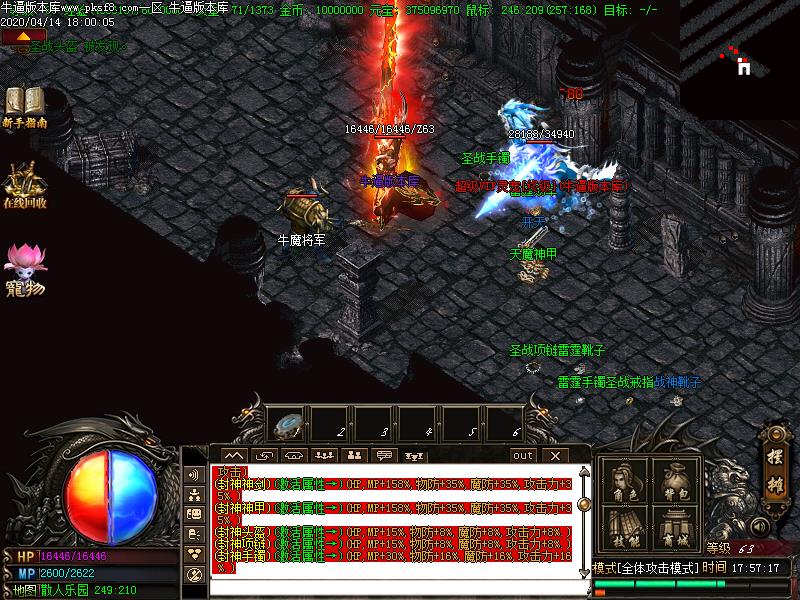
Task: Click the 'out' button on chat bar
Action: (x=523, y=455)
